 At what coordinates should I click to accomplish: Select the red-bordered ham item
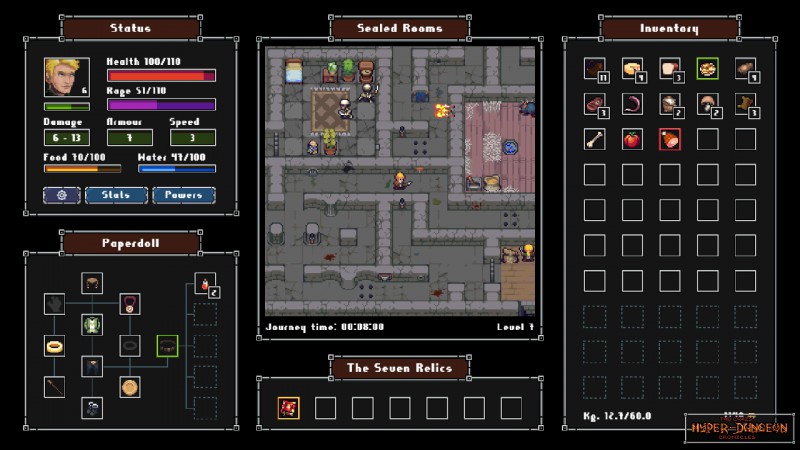point(670,139)
